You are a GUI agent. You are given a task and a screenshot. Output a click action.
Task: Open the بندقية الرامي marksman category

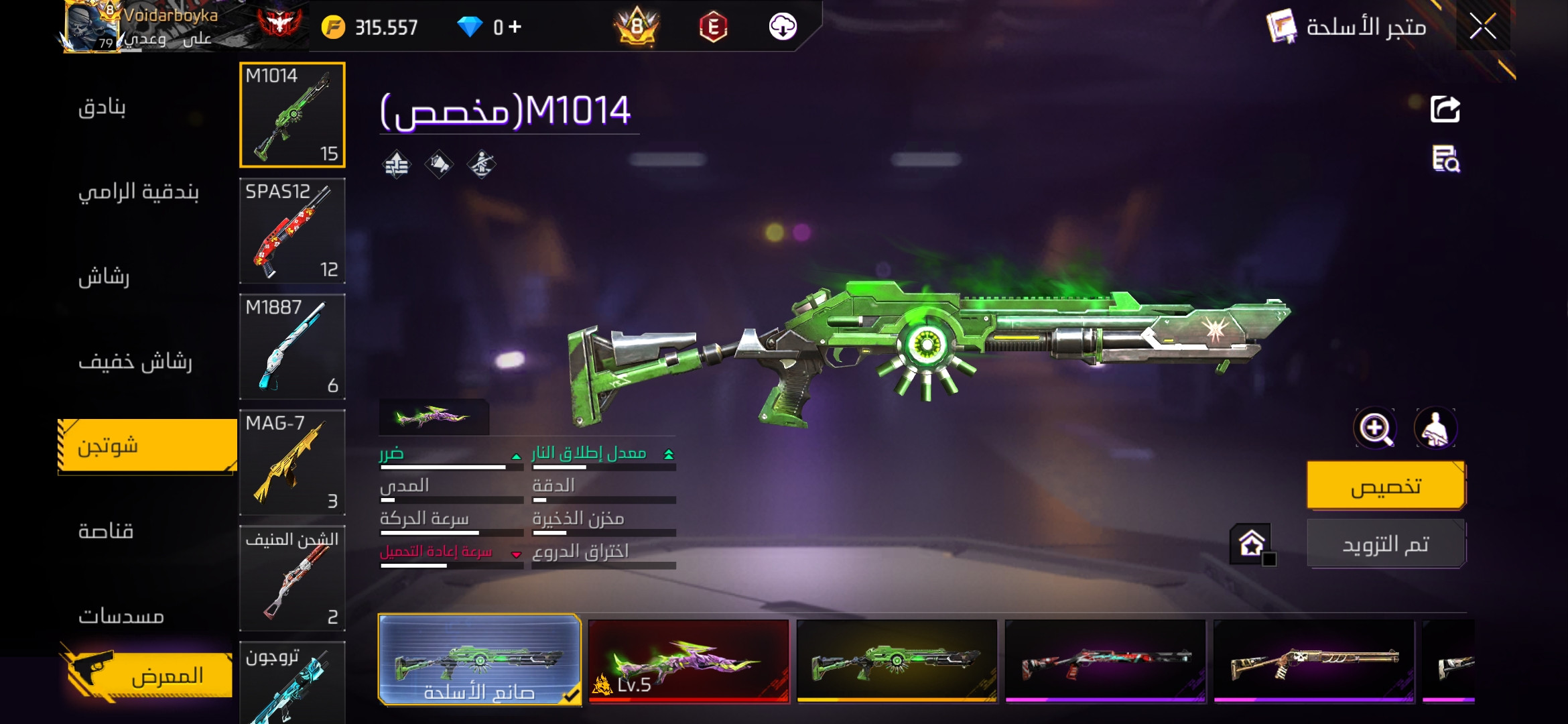(x=139, y=192)
